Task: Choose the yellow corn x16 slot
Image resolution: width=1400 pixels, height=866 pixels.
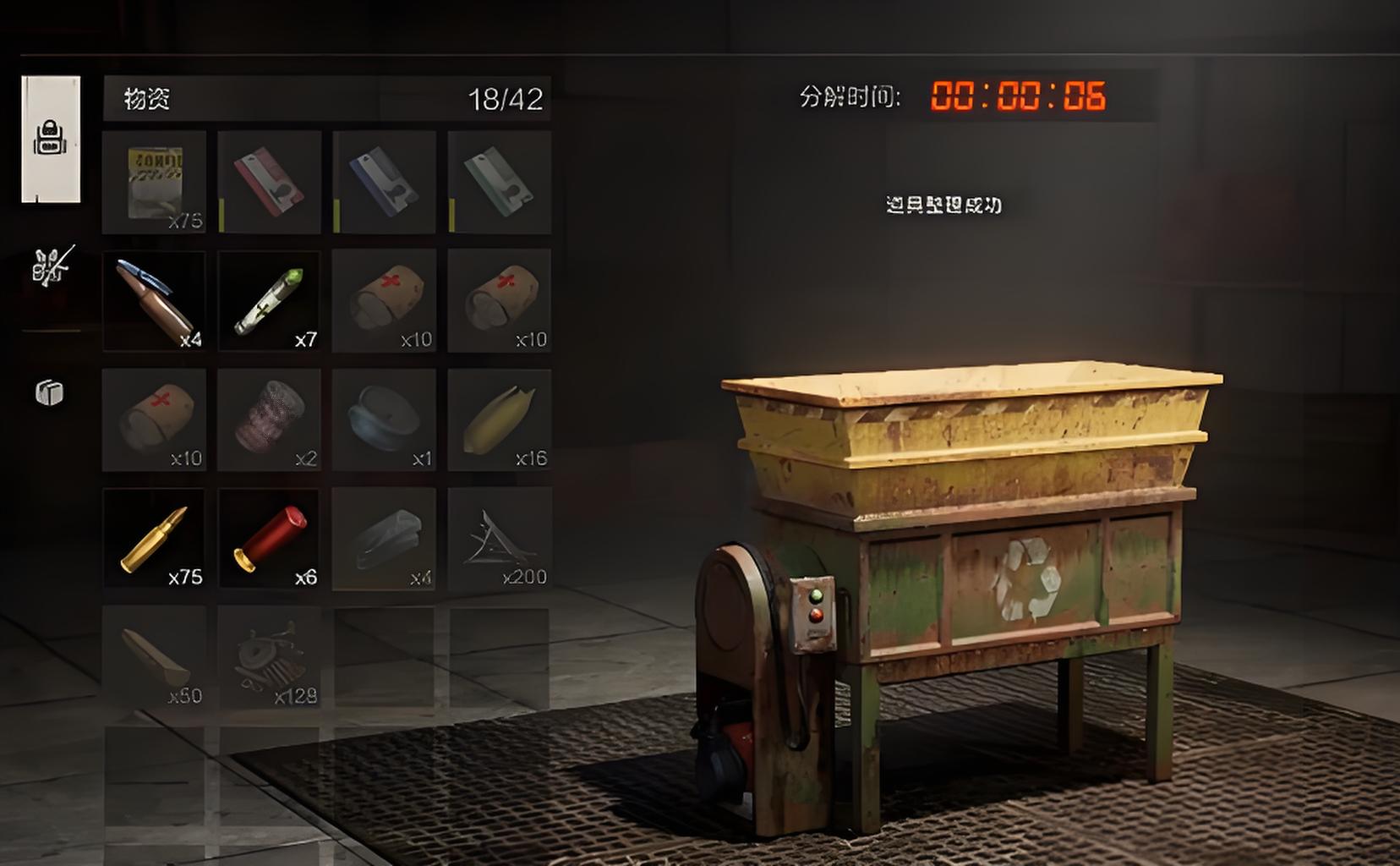Action: [x=500, y=419]
